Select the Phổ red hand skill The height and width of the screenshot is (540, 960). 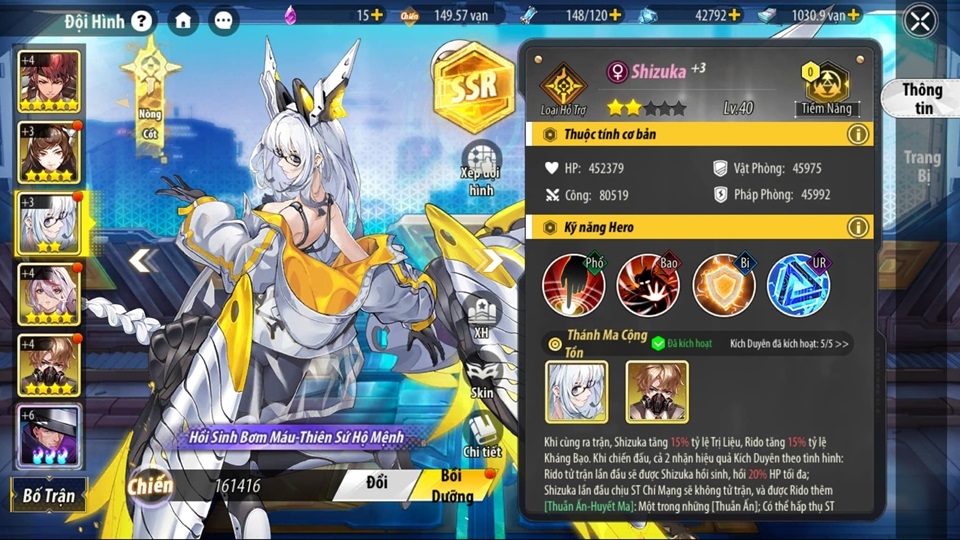pos(573,284)
